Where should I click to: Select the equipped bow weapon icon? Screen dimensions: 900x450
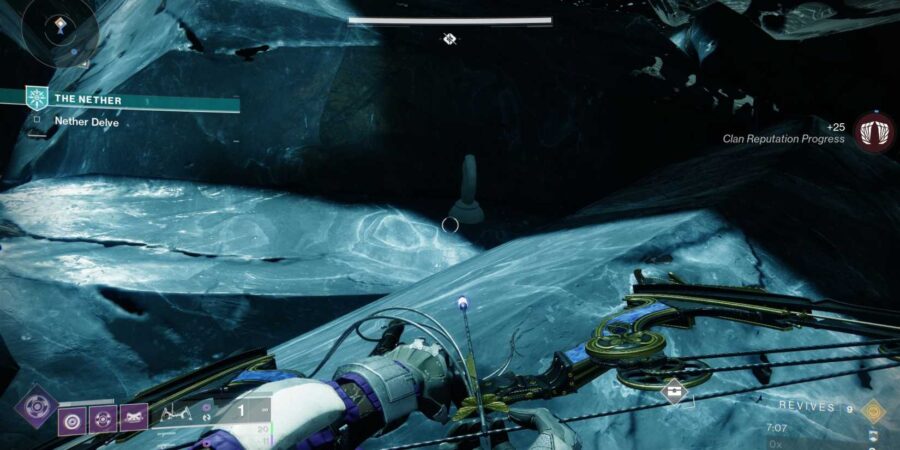[176, 411]
